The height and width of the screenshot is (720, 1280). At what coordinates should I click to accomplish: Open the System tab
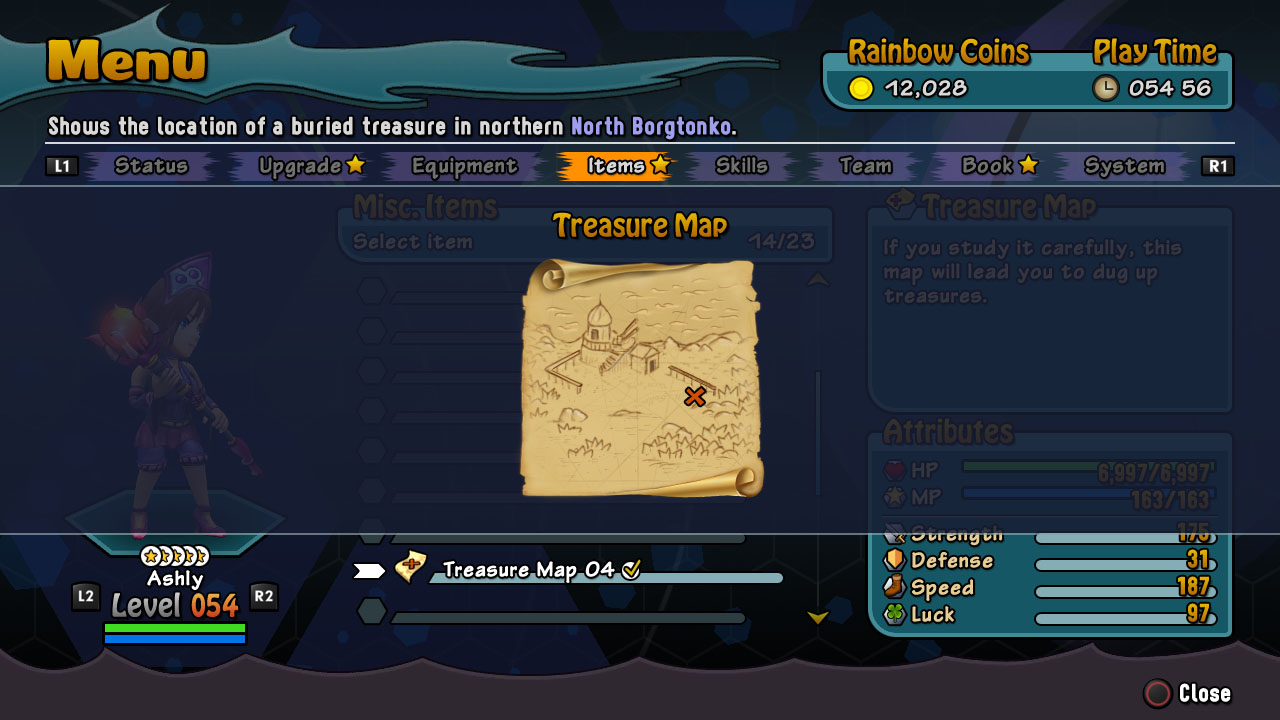[1124, 166]
